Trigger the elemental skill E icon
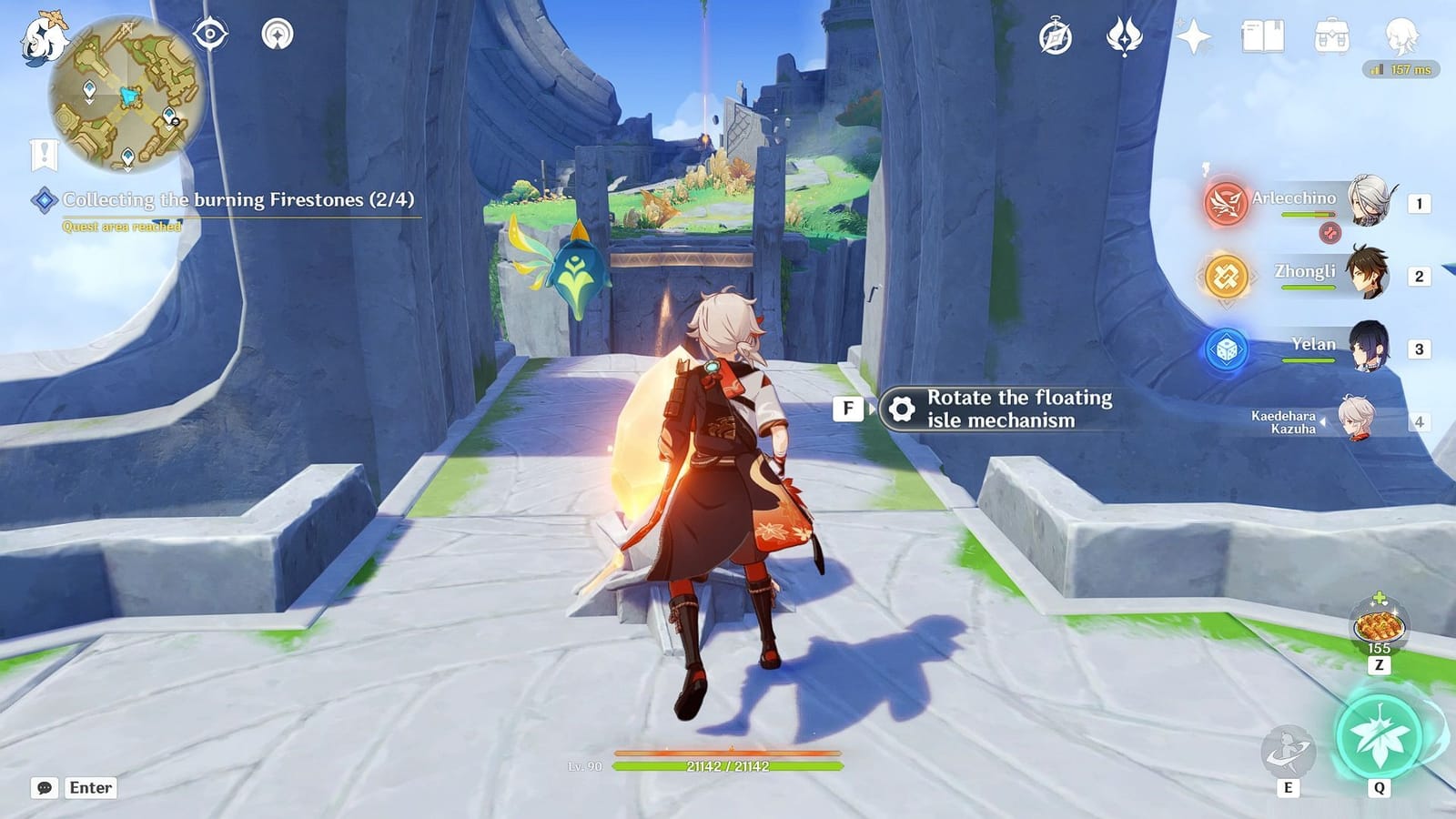 point(1289,748)
